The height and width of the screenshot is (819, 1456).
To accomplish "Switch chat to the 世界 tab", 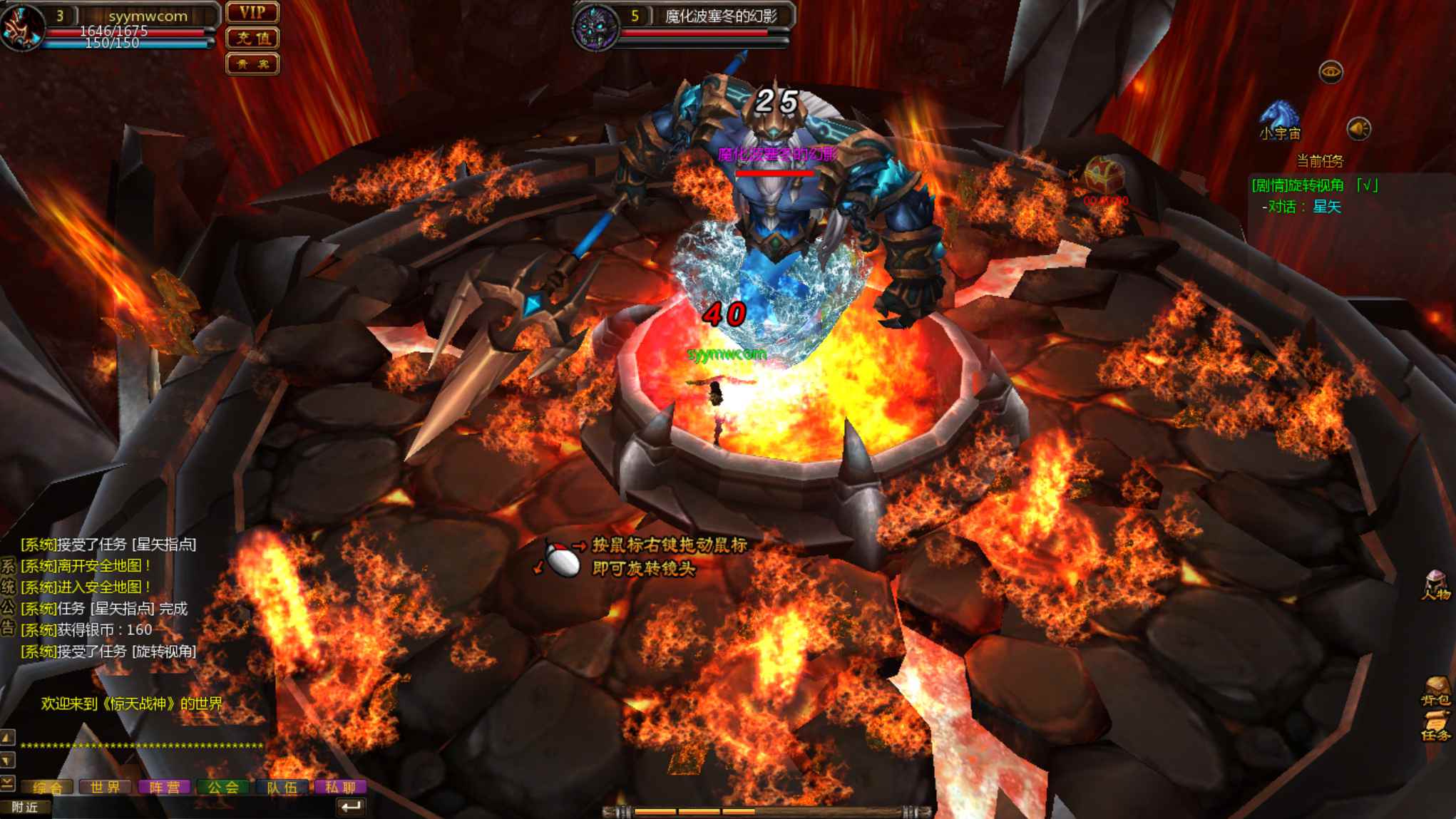I will tap(106, 787).
